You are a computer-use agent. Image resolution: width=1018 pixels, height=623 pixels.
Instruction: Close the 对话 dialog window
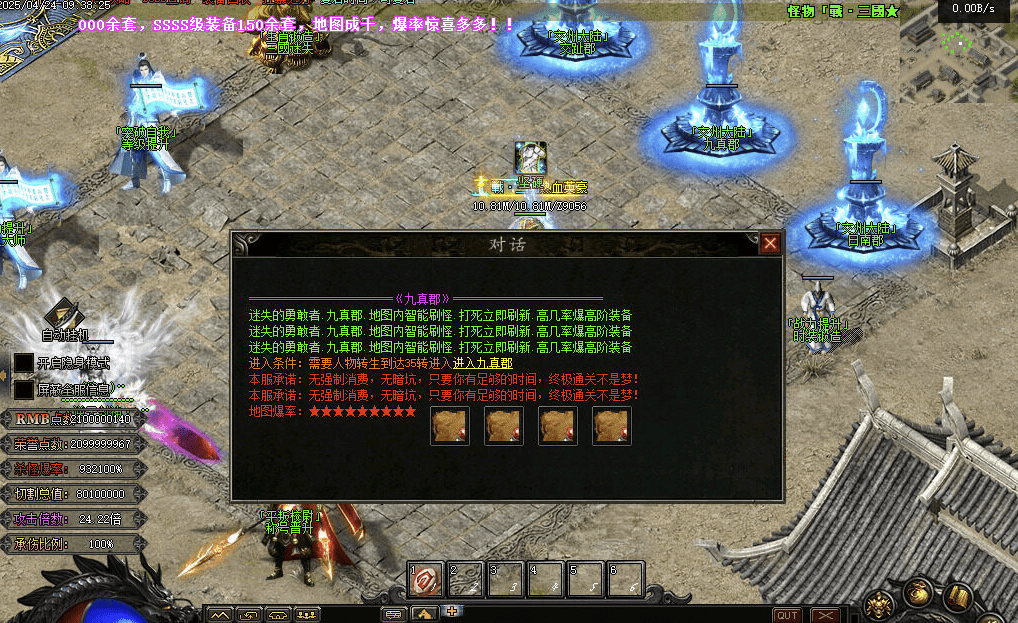(x=770, y=243)
